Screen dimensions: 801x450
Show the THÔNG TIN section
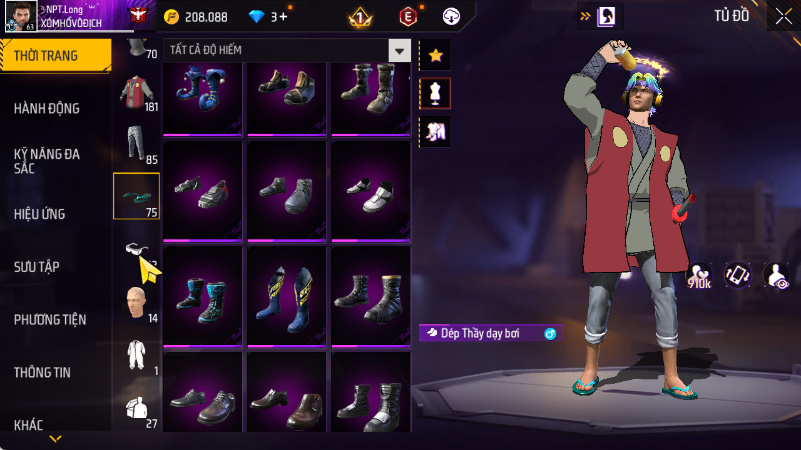click(x=42, y=372)
